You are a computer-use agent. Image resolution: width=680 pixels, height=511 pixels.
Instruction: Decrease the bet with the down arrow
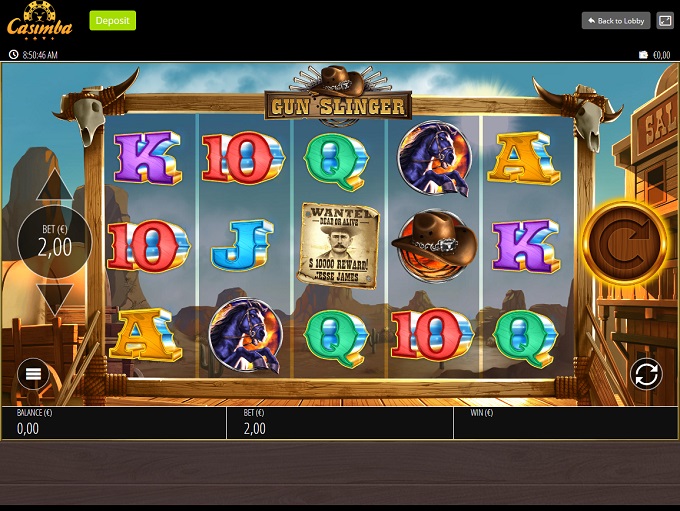click(54, 298)
